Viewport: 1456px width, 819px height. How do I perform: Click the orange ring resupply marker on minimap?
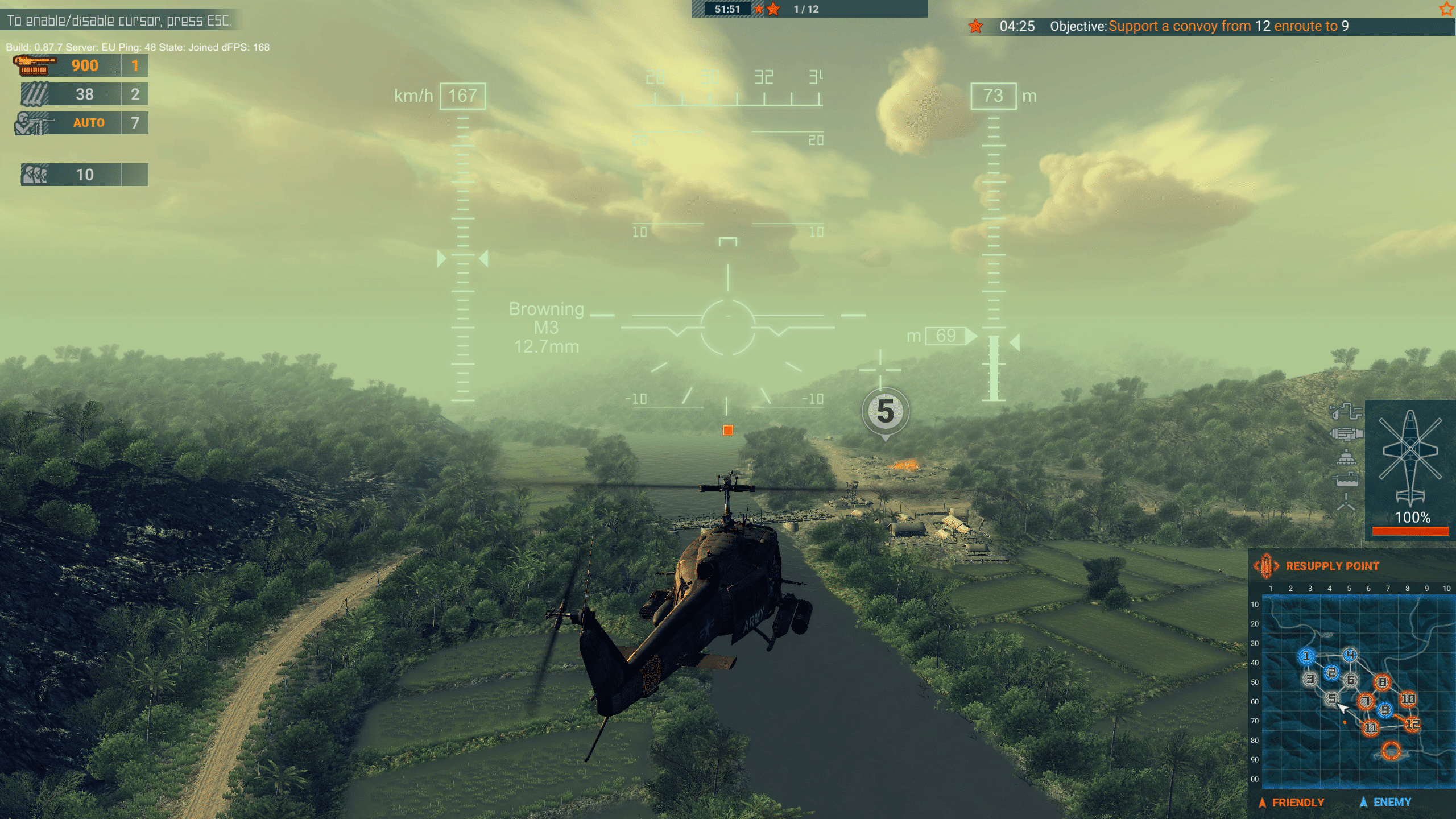point(1391,751)
